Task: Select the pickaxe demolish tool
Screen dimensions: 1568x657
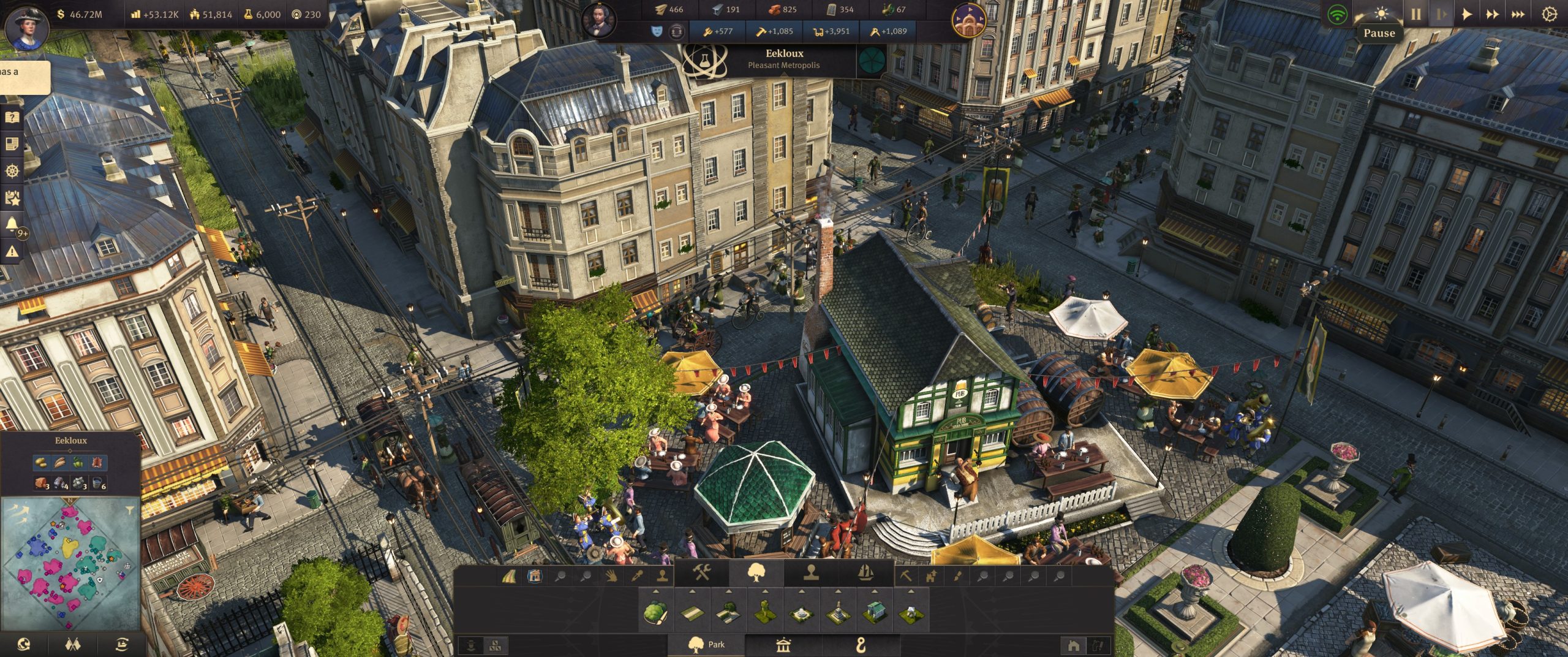Action: point(905,576)
